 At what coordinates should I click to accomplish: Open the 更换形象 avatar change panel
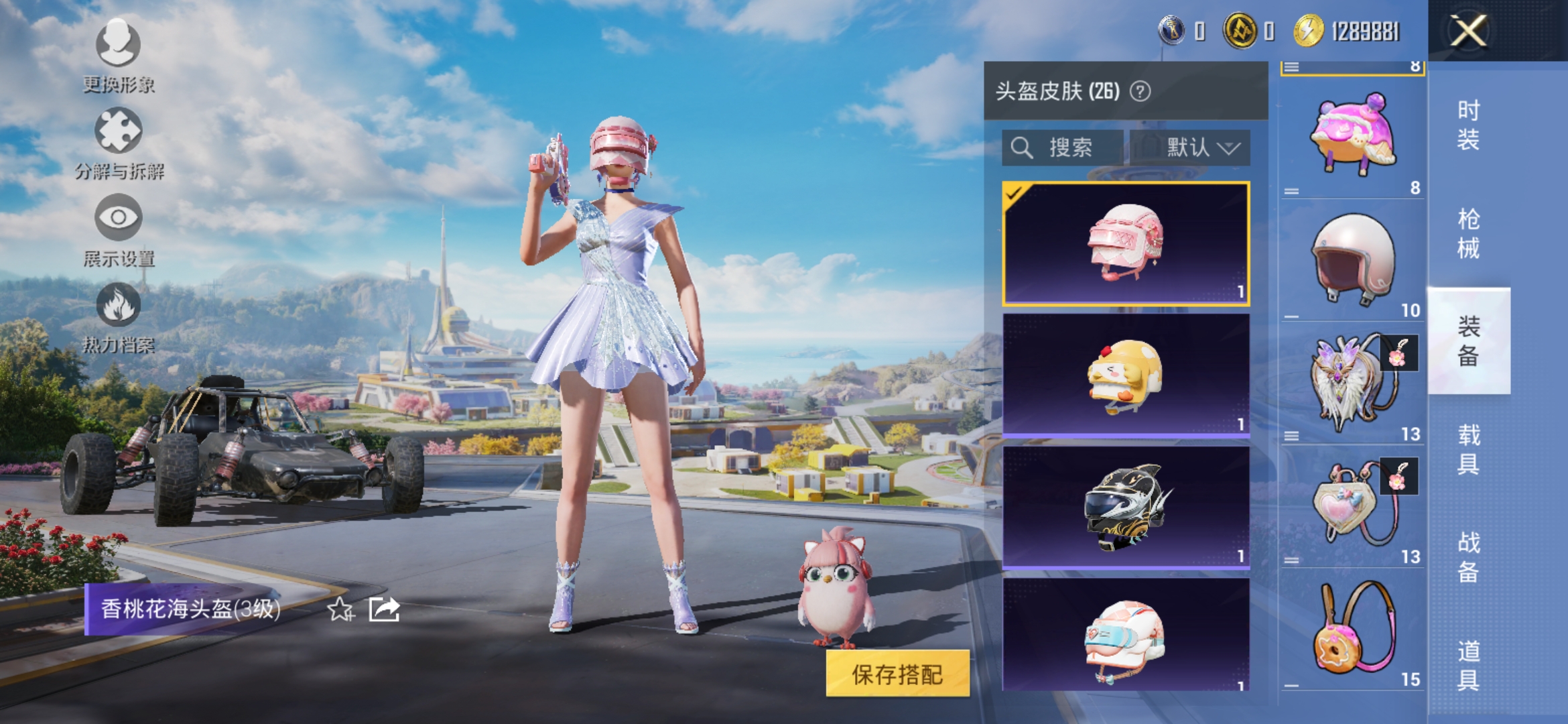click(x=117, y=44)
